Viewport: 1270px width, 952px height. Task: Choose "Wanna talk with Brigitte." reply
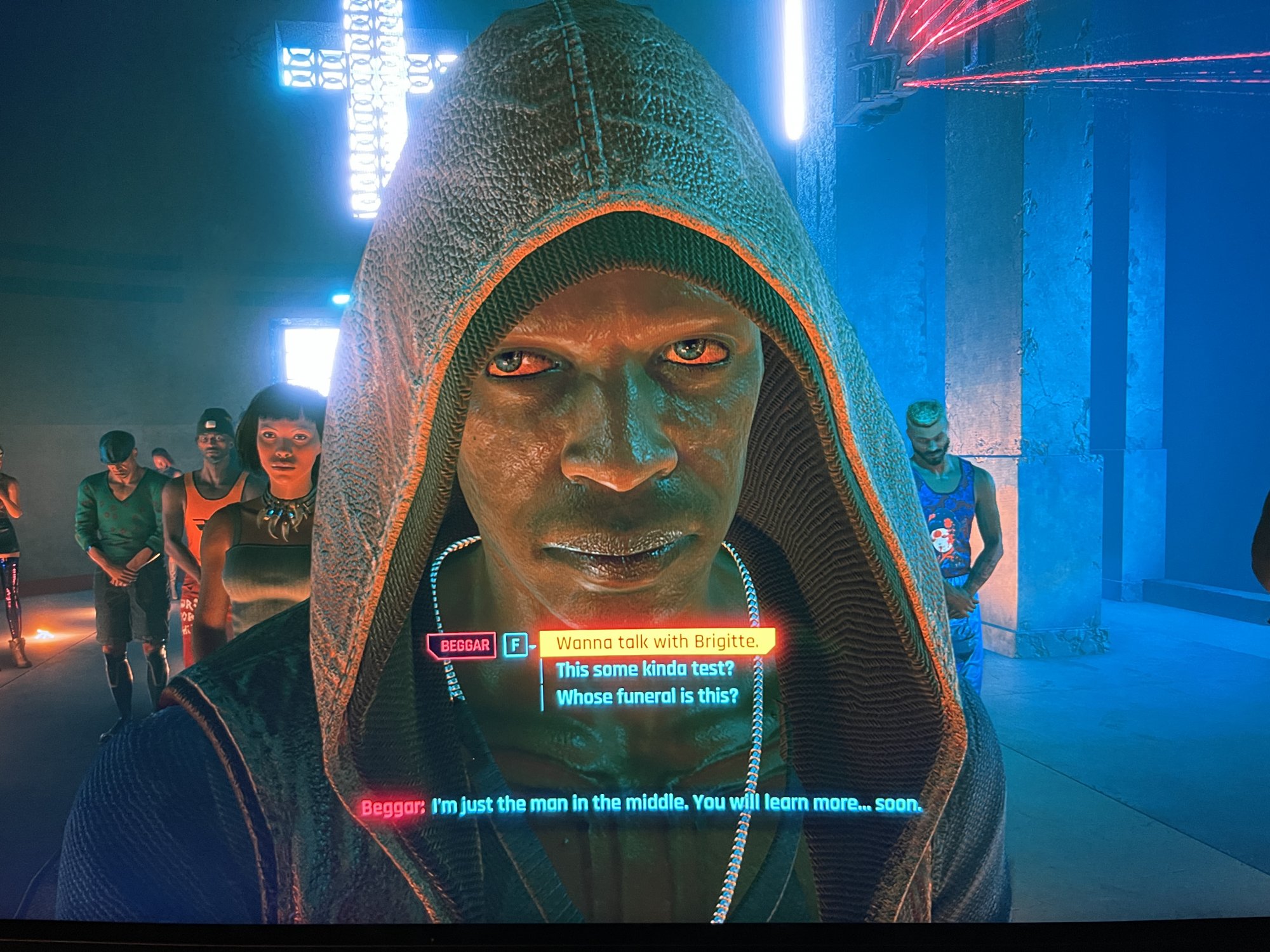(657, 642)
